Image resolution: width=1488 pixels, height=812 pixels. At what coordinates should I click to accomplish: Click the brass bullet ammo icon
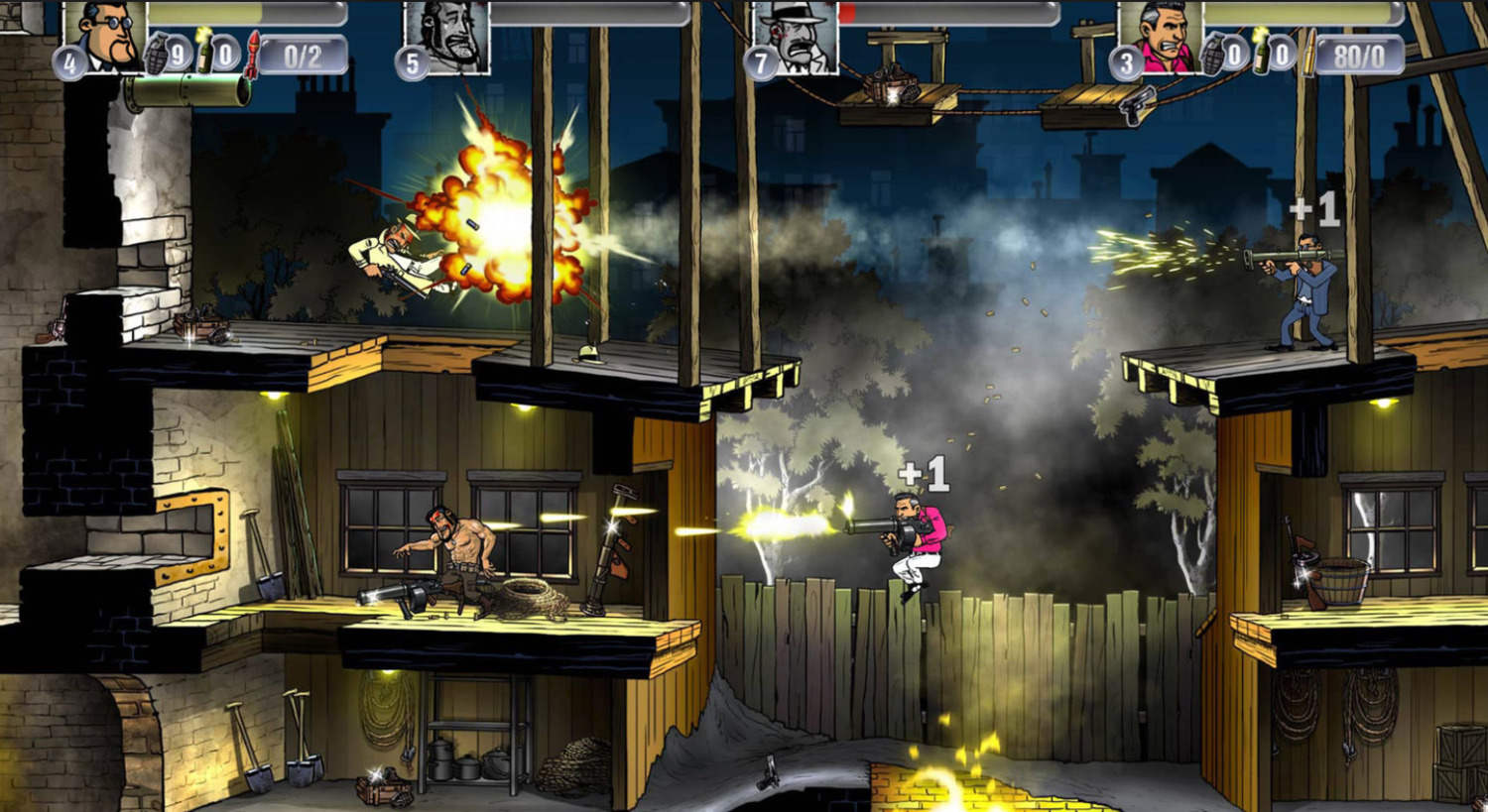[x=1309, y=54]
